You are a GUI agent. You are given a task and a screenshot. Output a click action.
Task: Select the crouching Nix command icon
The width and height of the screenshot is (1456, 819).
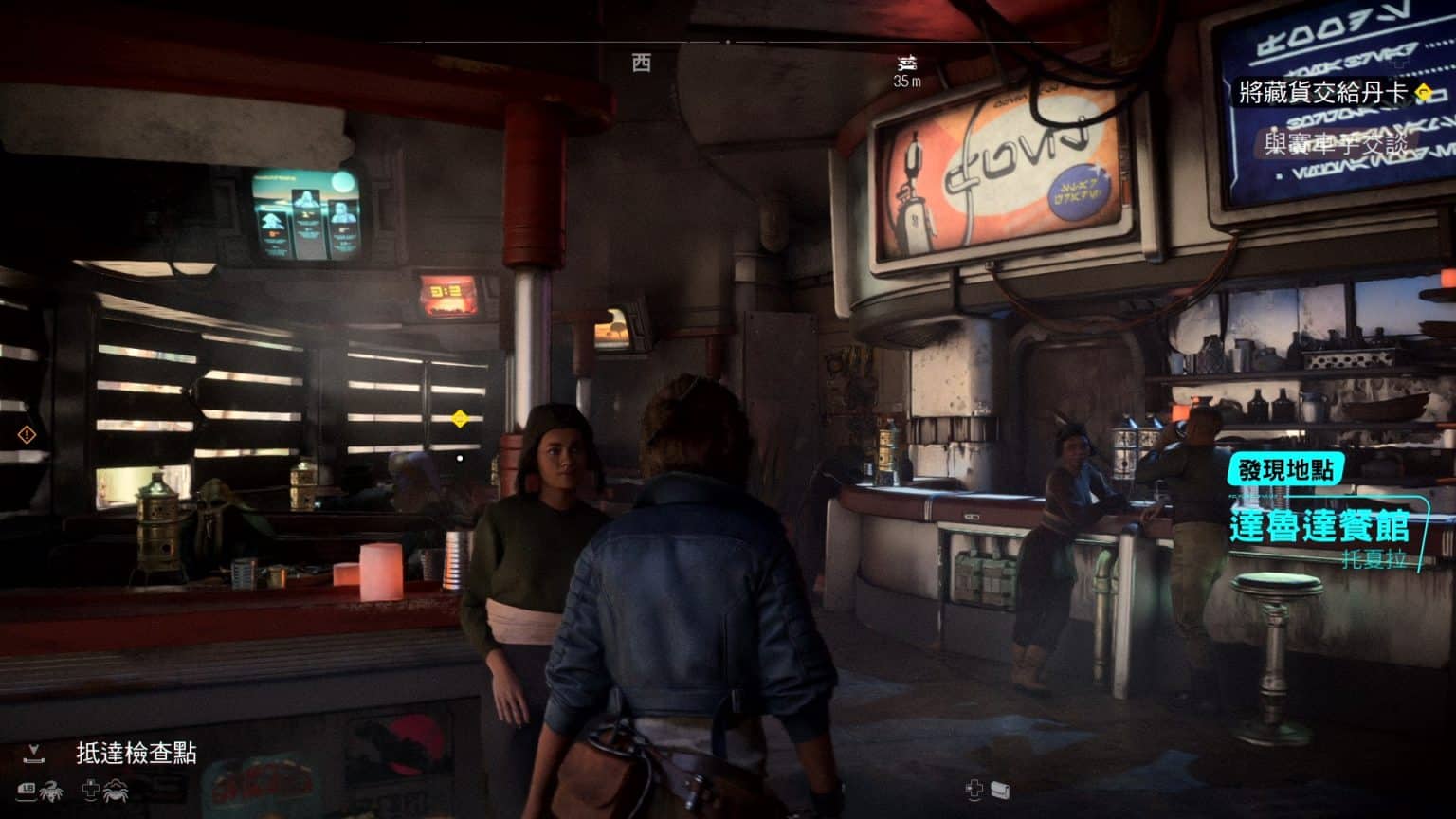[x=116, y=789]
